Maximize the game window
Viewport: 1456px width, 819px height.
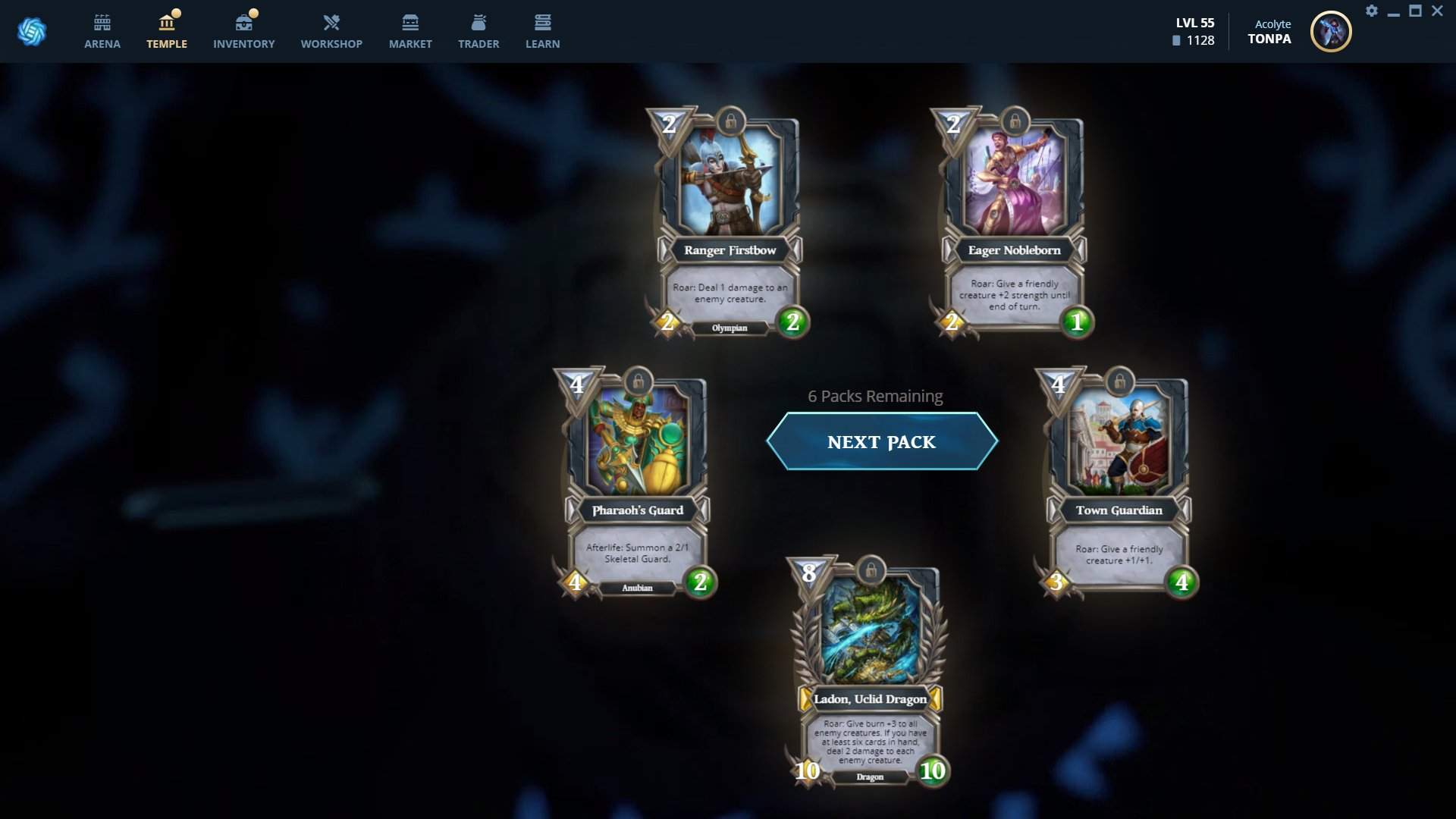tap(1415, 11)
